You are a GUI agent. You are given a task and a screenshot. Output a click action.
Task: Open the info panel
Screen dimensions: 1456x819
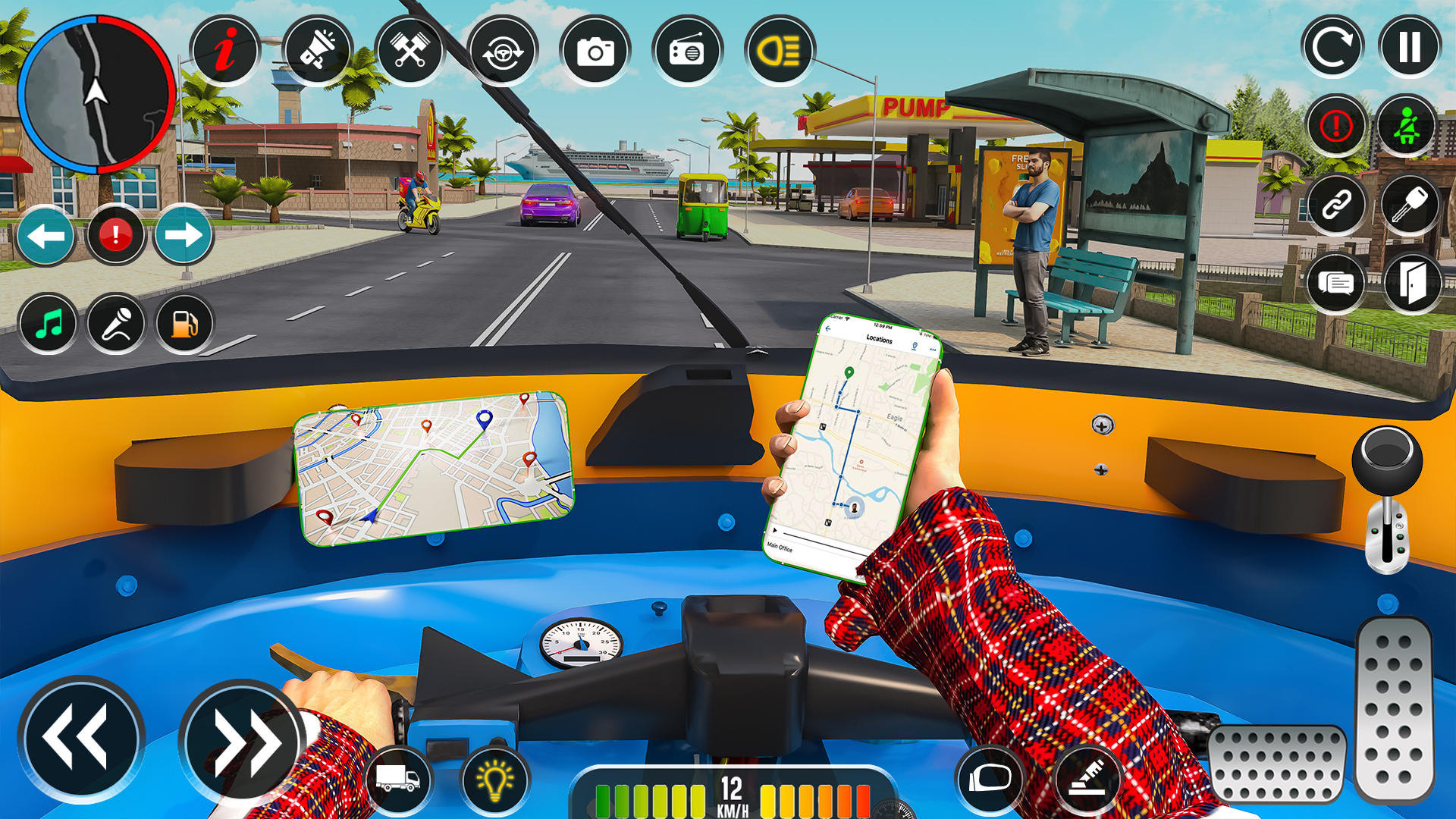pyautogui.click(x=224, y=50)
